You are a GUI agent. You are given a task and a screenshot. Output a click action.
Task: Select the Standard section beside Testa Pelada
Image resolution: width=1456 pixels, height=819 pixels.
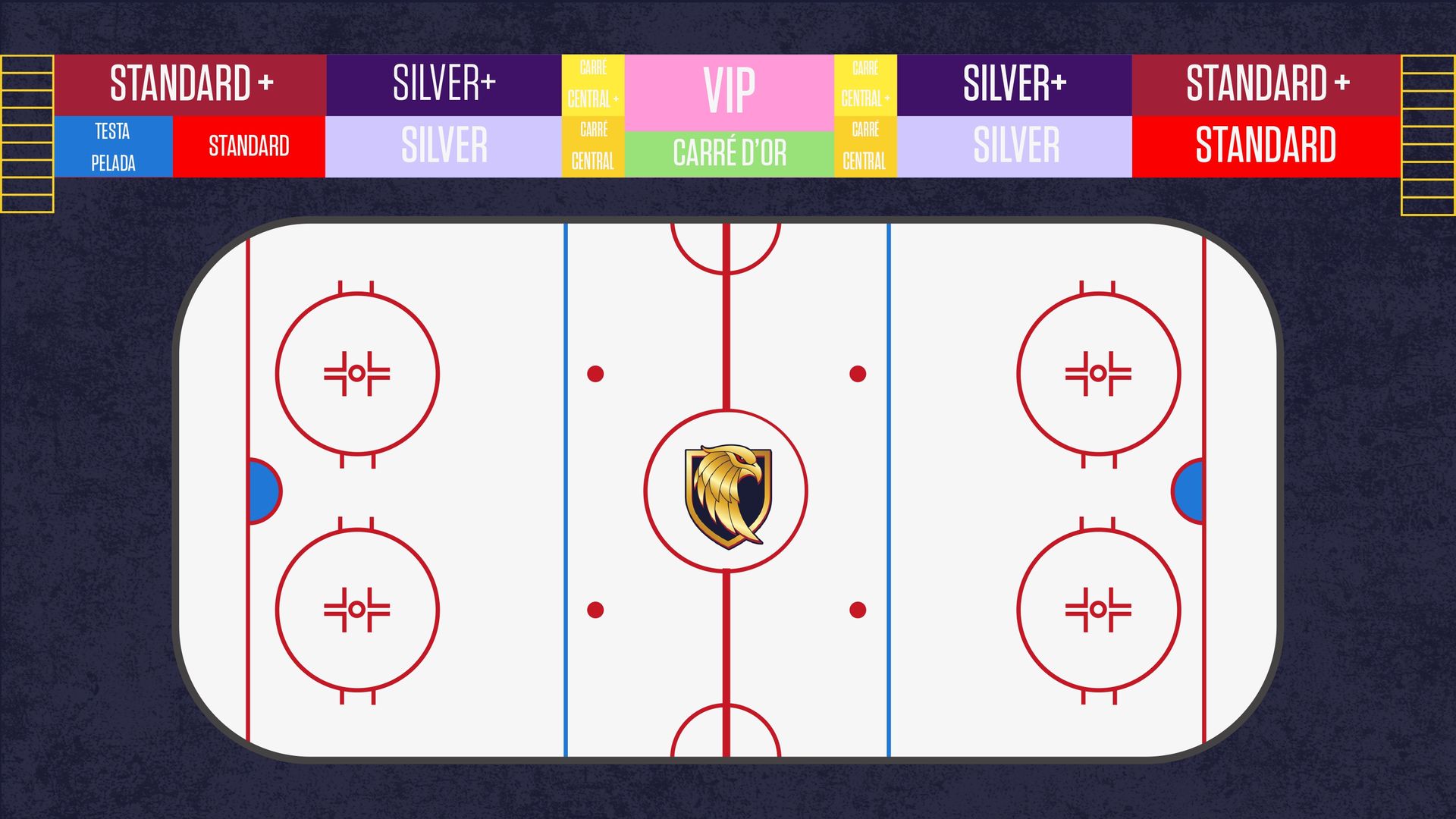tap(249, 146)
